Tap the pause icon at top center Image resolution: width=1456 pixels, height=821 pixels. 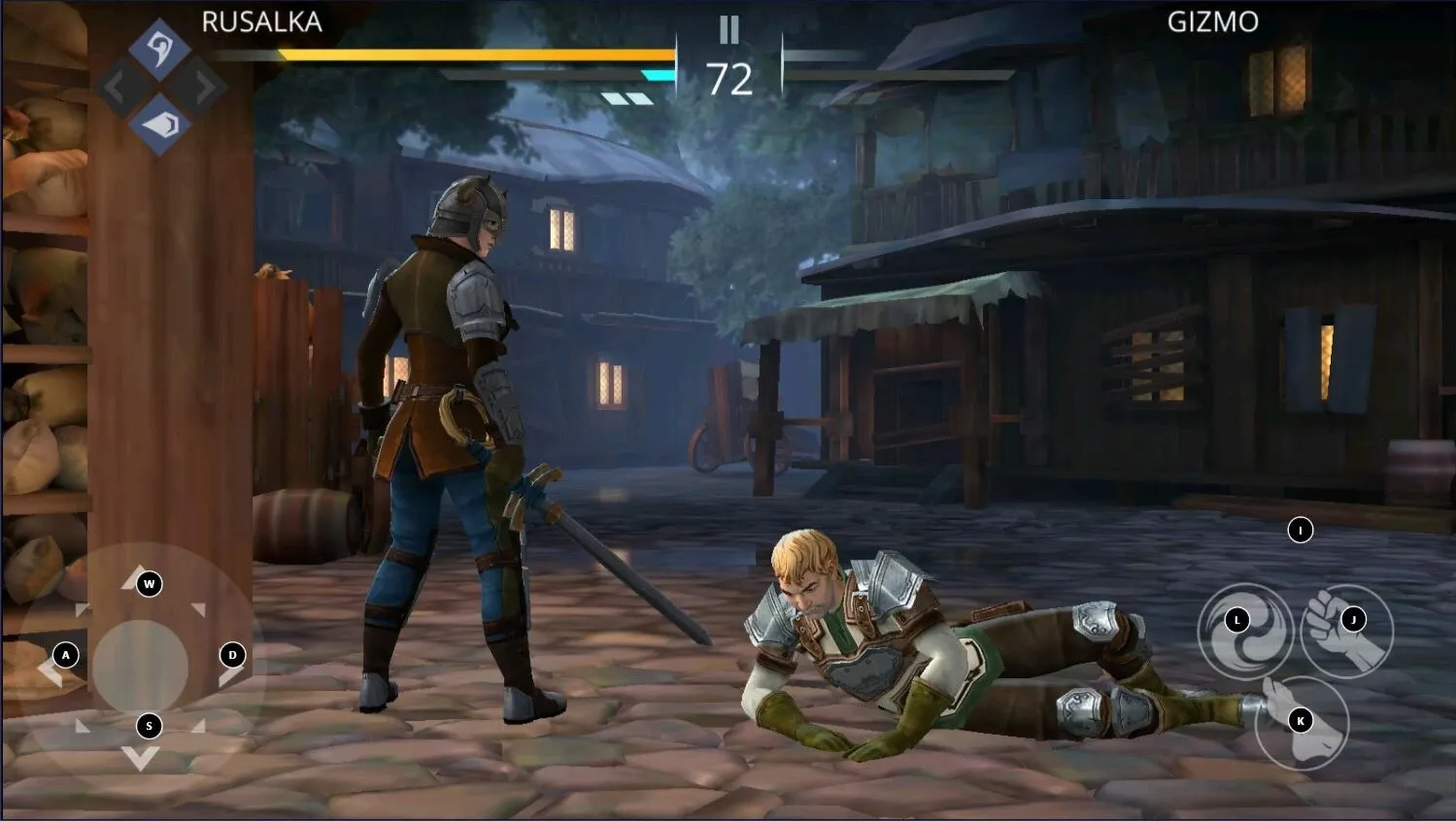coord(728,31)
